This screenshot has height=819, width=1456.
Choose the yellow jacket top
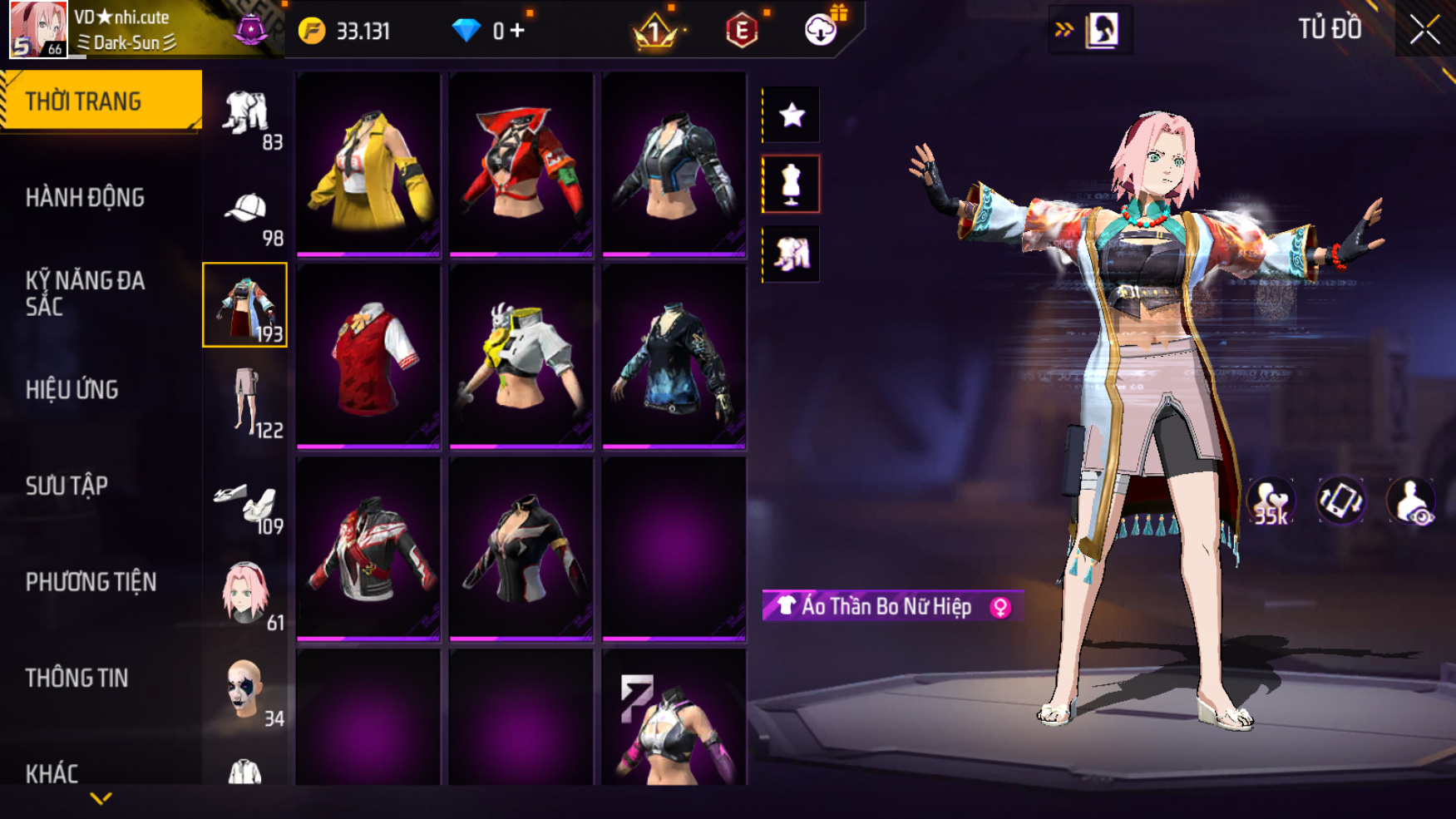pyautogui.click(x=368, y=164)
